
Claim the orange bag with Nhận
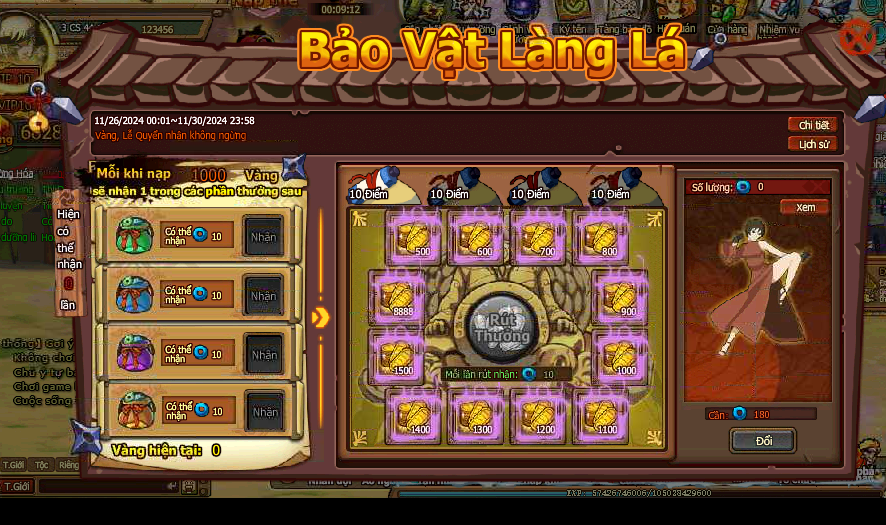click(x=264, y=411)
